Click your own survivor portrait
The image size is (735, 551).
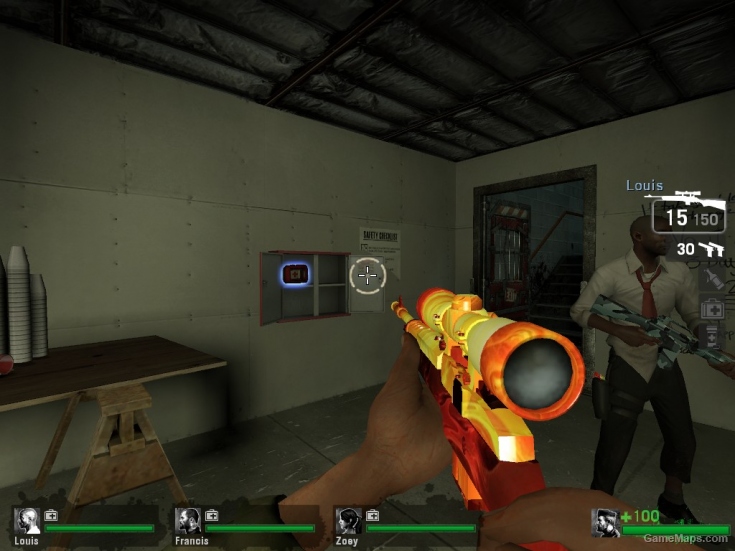605,523
